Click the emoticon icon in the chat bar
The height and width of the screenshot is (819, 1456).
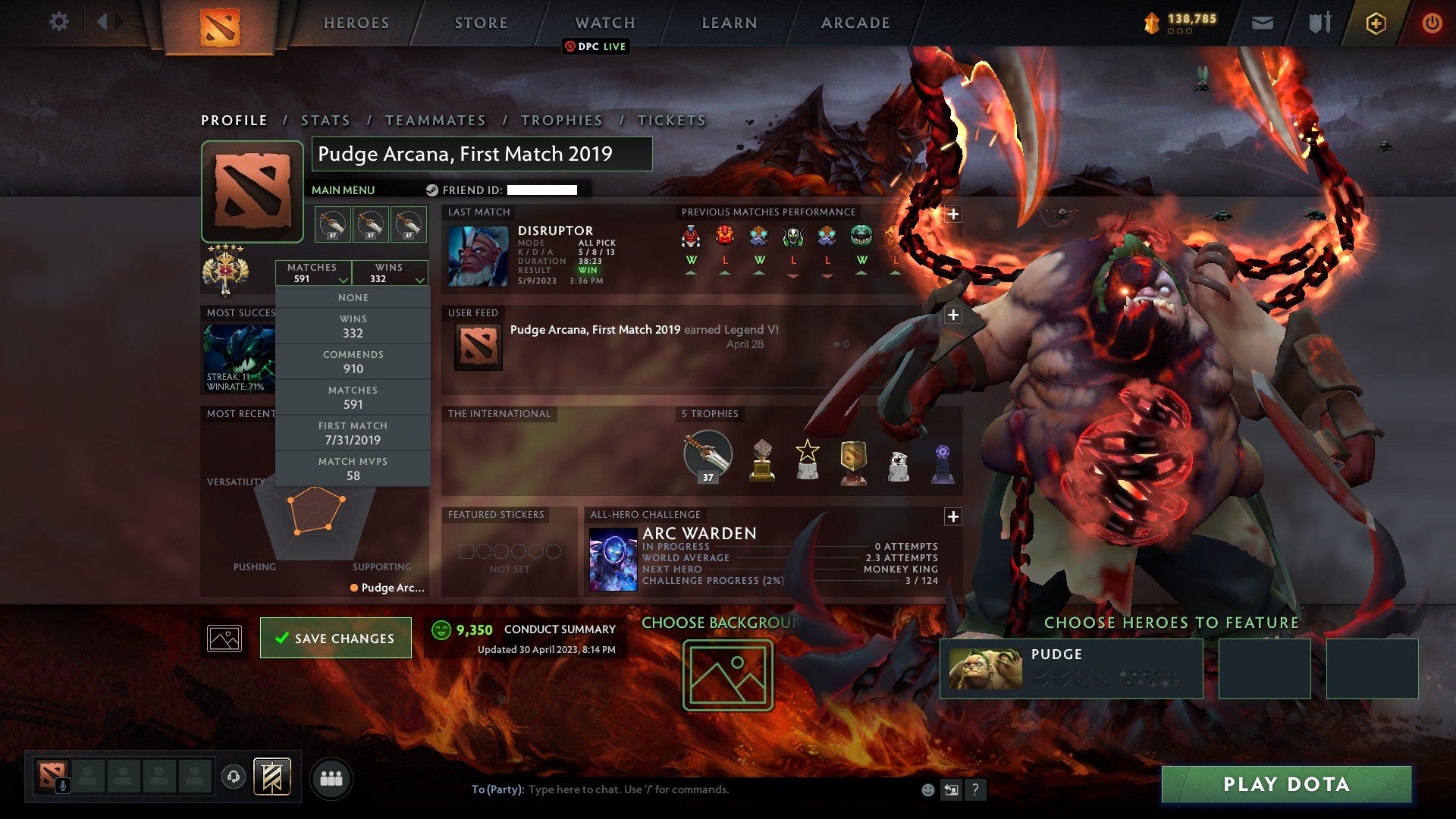point(927,789)
